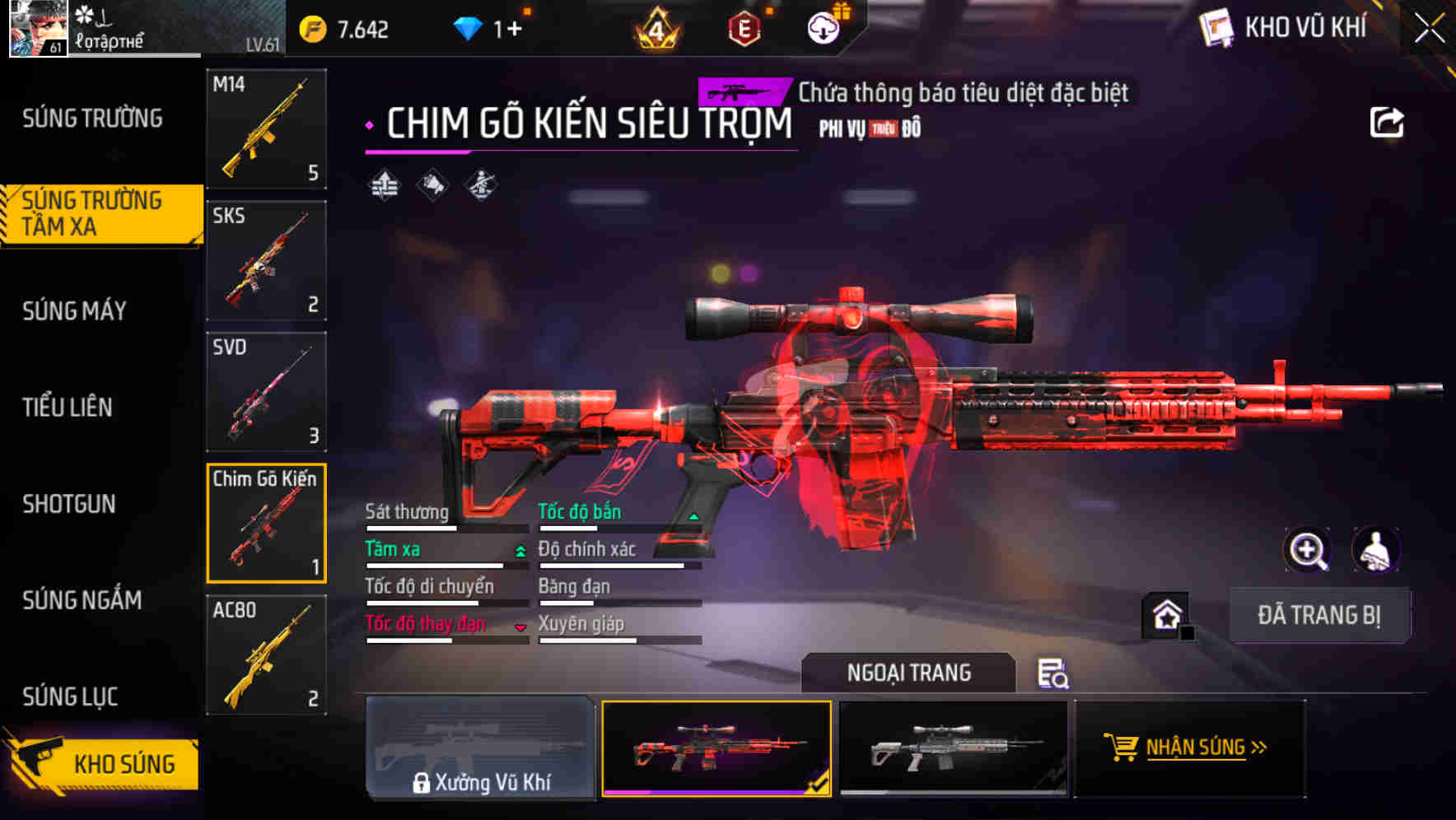Open the KHO SÚNG section
This screenshot has height=820, width=1456.
click(x=101, y=763)
